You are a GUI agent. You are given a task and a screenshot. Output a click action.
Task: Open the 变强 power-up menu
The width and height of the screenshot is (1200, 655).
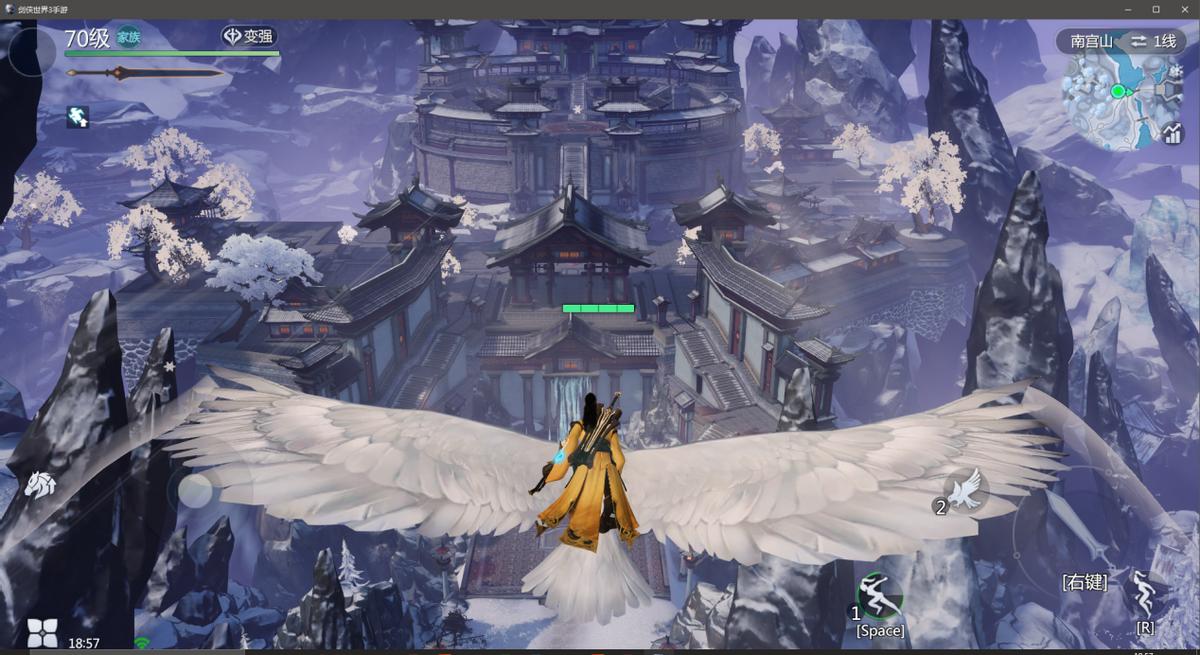coord(248,37)
